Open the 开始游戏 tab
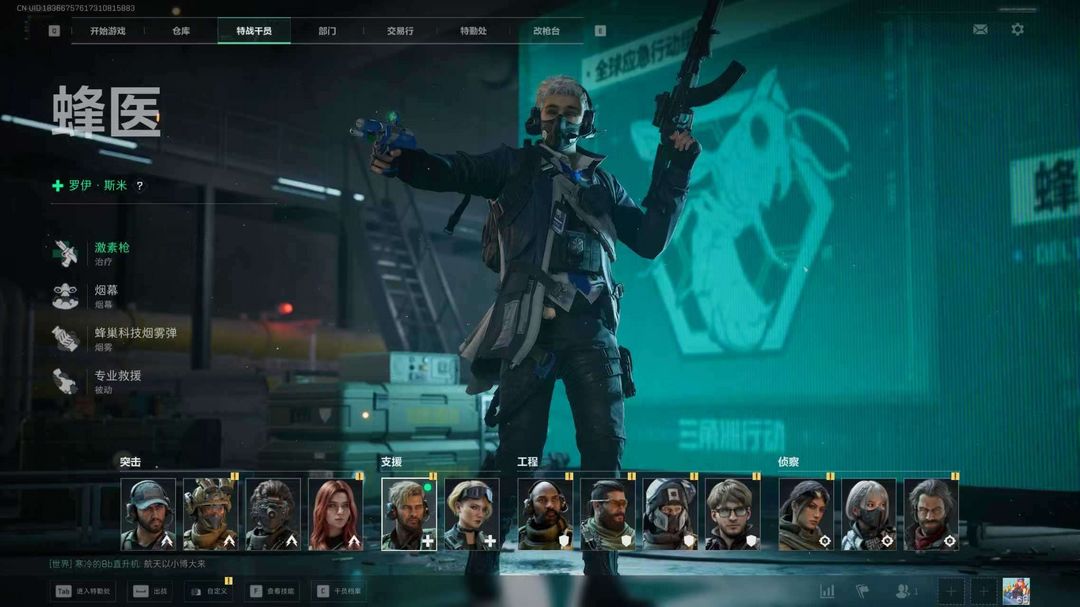Viewport: 1080px width, 607px height. tap(107, 31)
